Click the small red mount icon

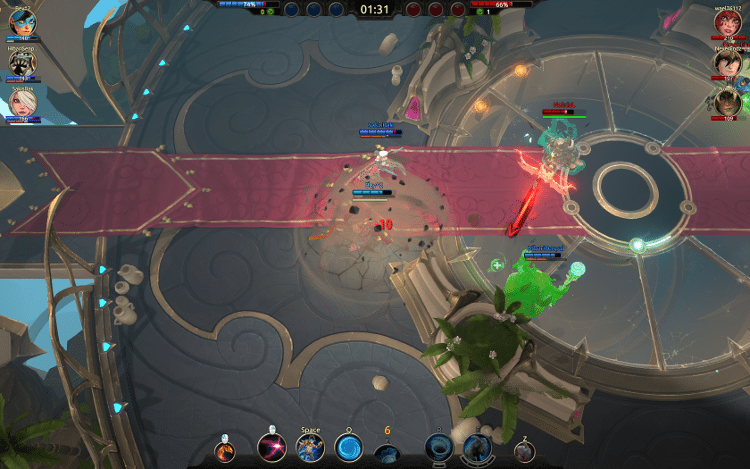pyautogui.click(x=523, y=450)
